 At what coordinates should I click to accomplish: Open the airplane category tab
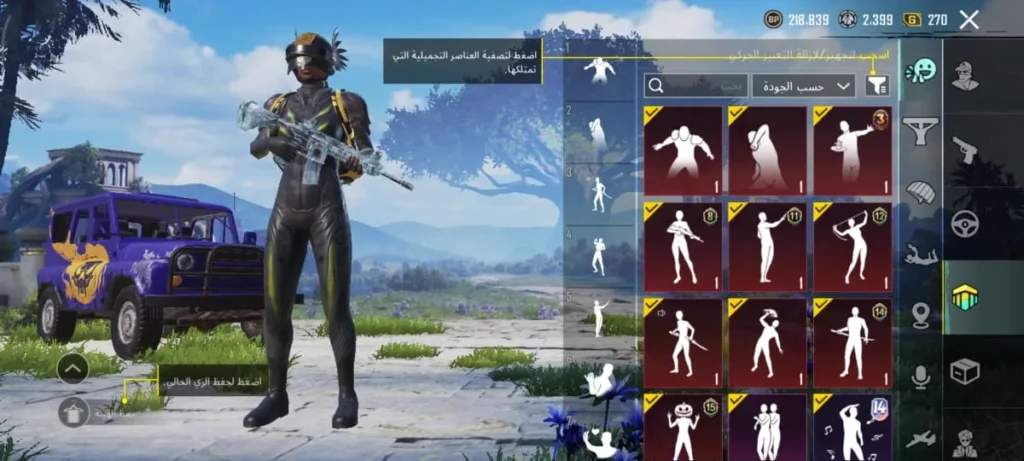(x=919, y=438)
